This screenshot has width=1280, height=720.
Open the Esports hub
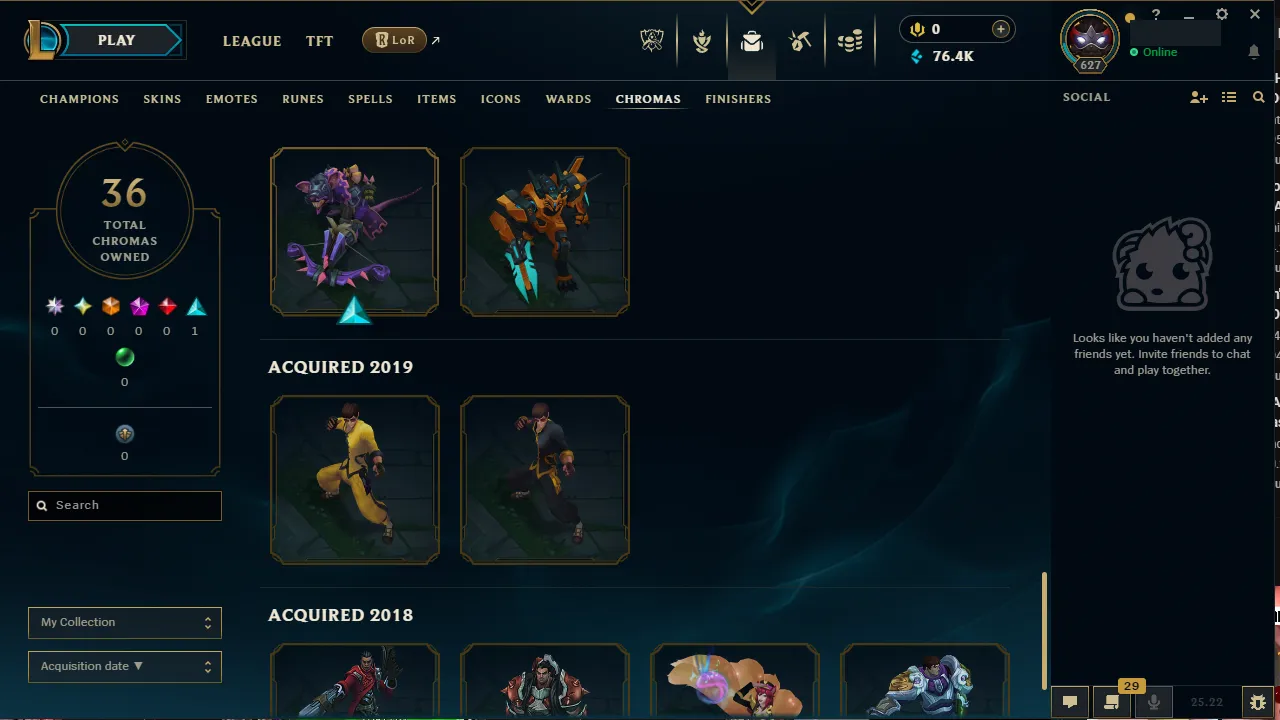point(651,41)
